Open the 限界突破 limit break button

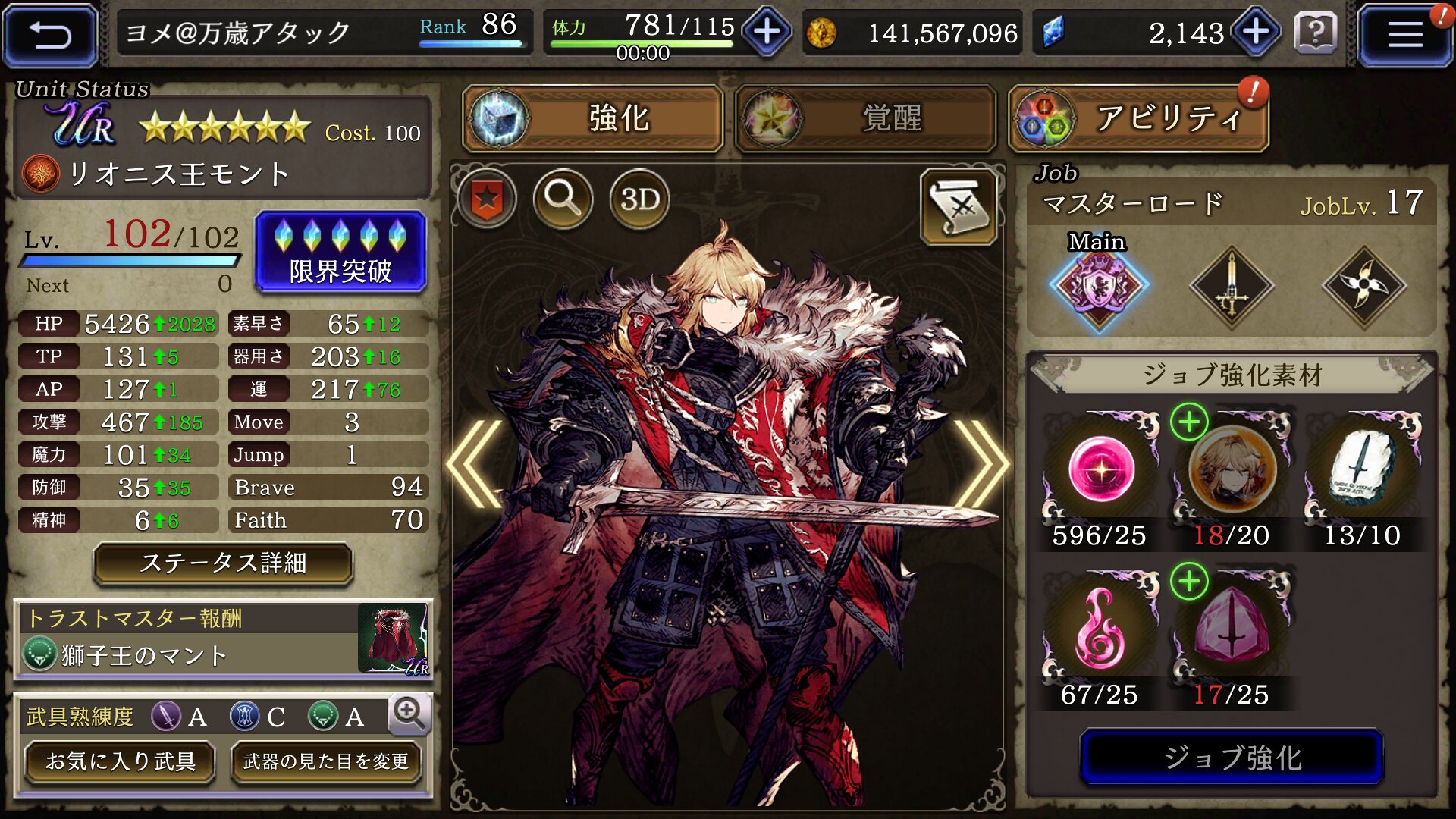coord(340,252)
